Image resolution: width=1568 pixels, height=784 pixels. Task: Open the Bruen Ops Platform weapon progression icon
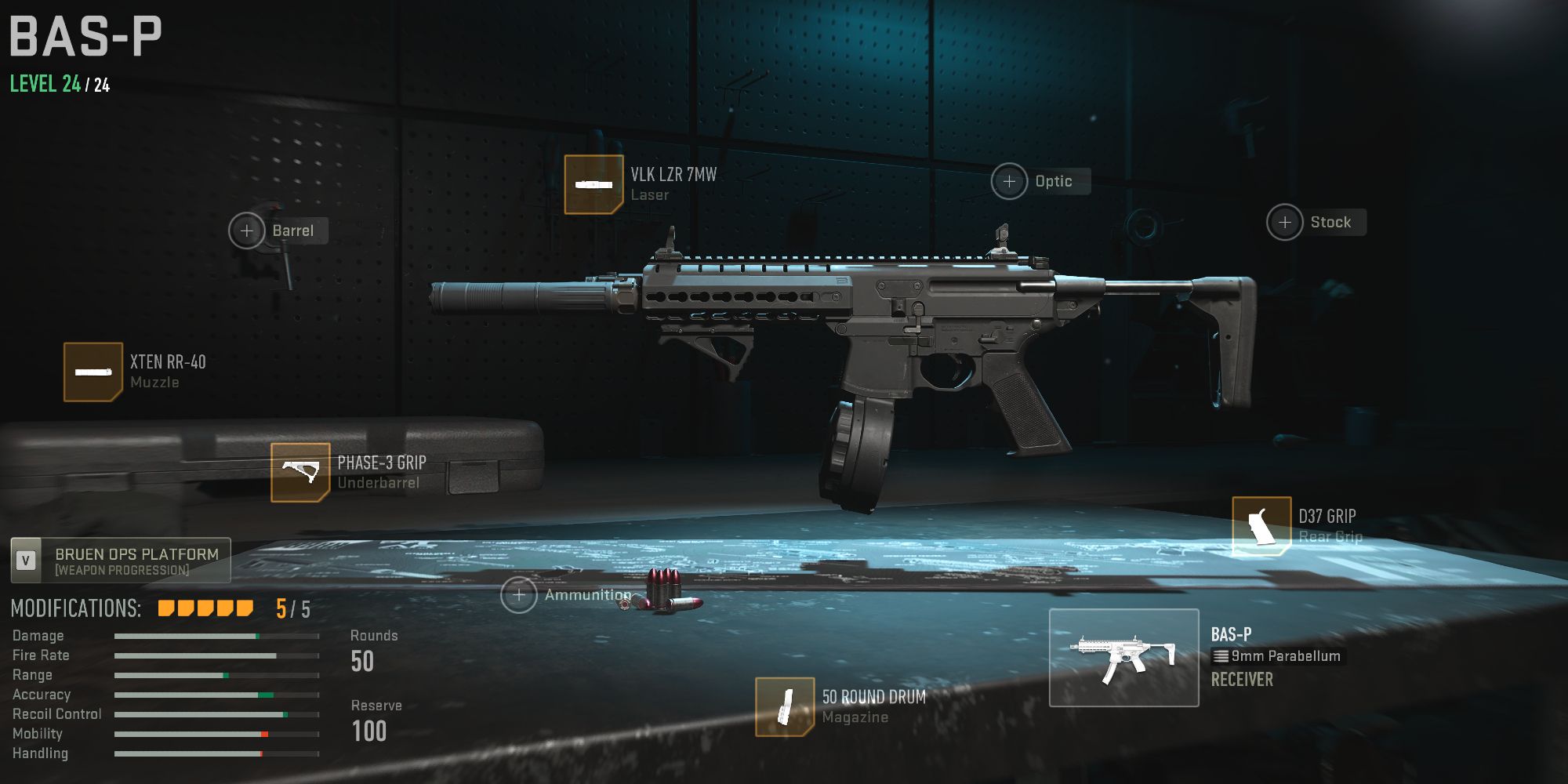(24, 560)
